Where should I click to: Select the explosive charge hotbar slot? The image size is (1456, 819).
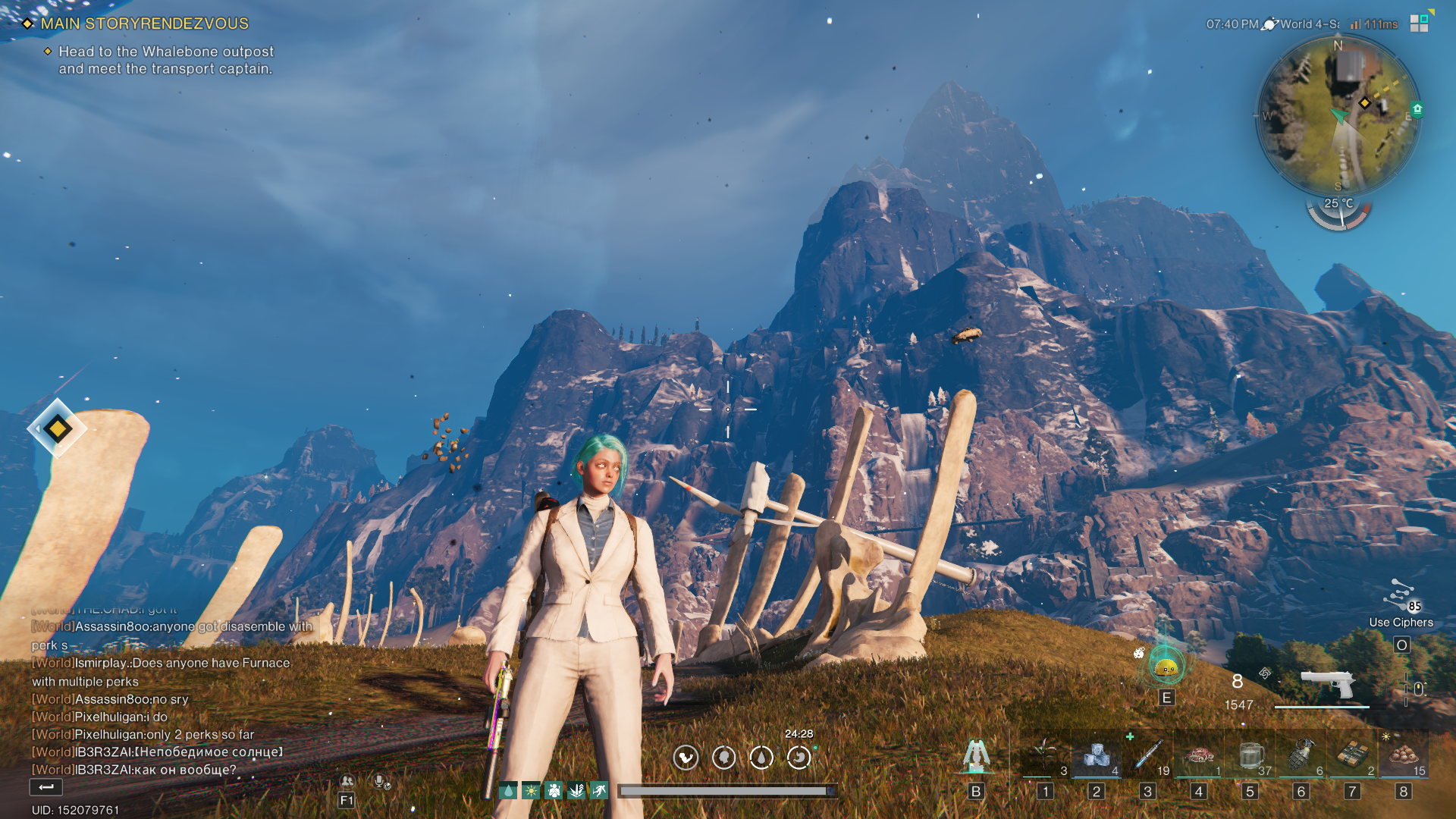point(1352,755)
